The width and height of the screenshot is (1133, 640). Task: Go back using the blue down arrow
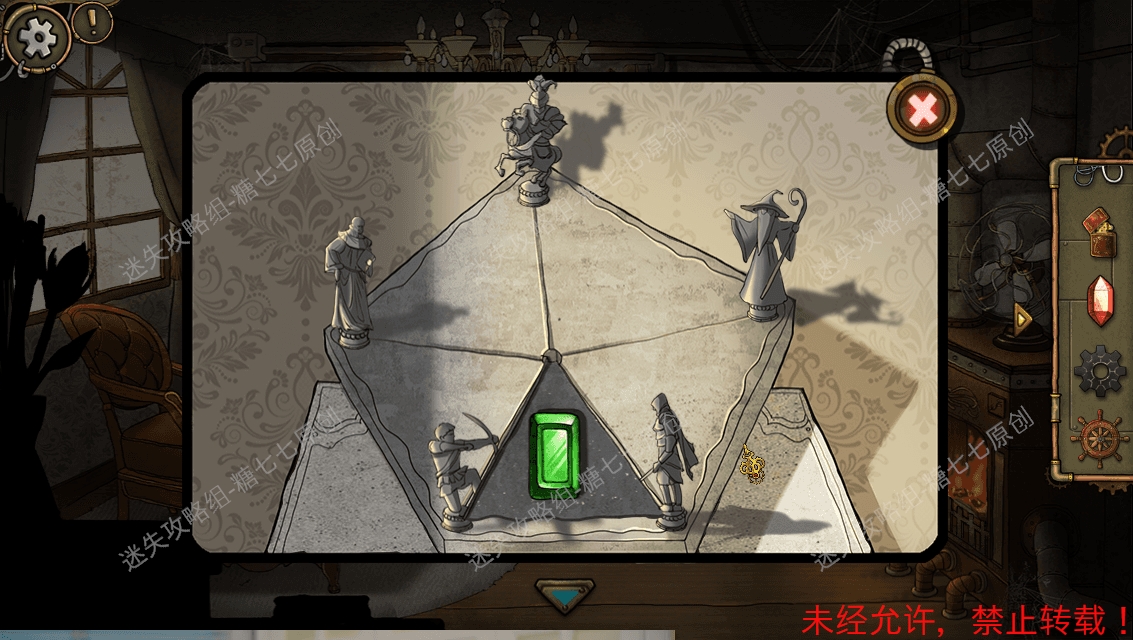pyautogui.click(x=565, y=596)
